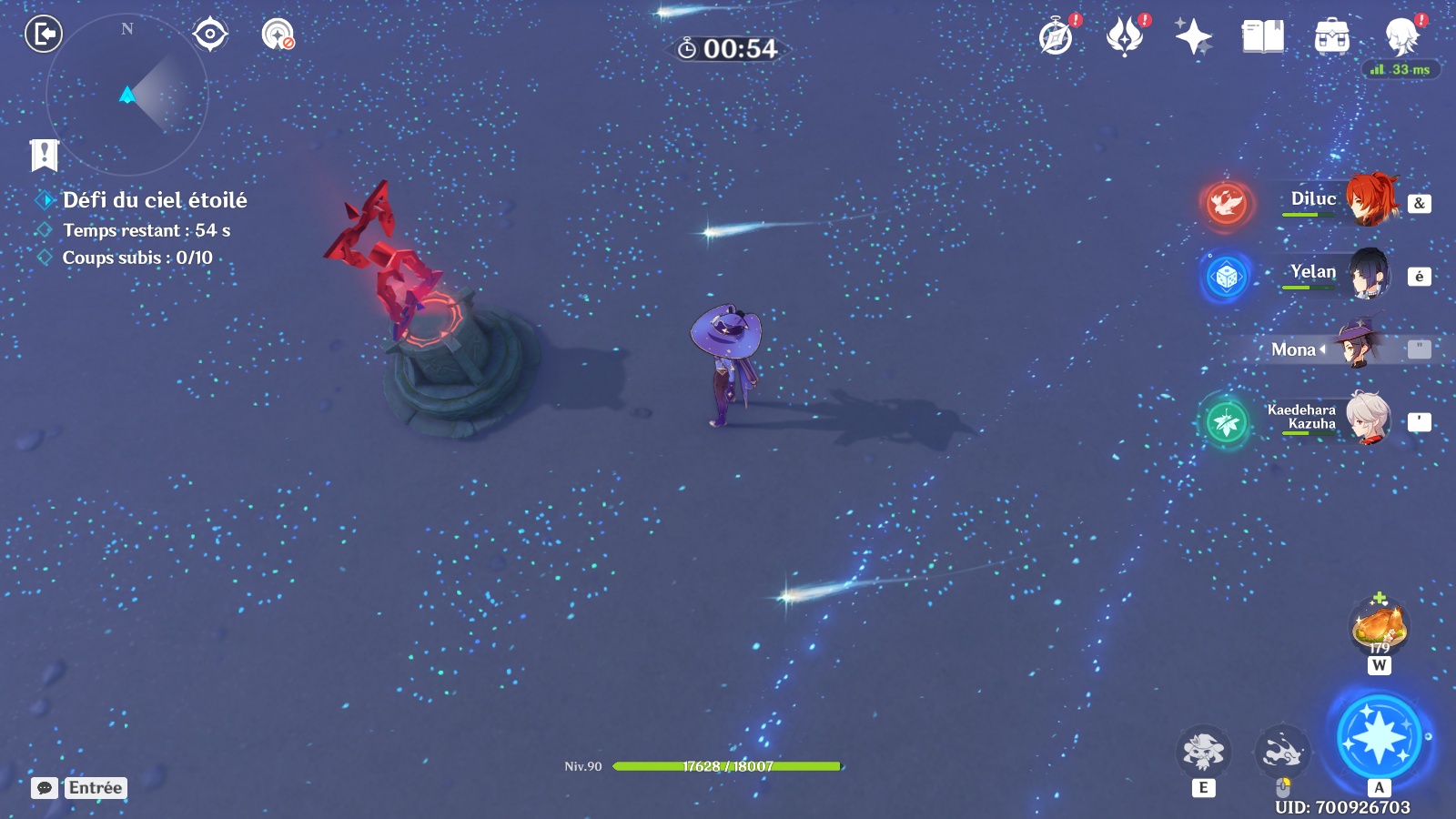
Task: Open the circular minimap
Action: (x=127, y=95)
